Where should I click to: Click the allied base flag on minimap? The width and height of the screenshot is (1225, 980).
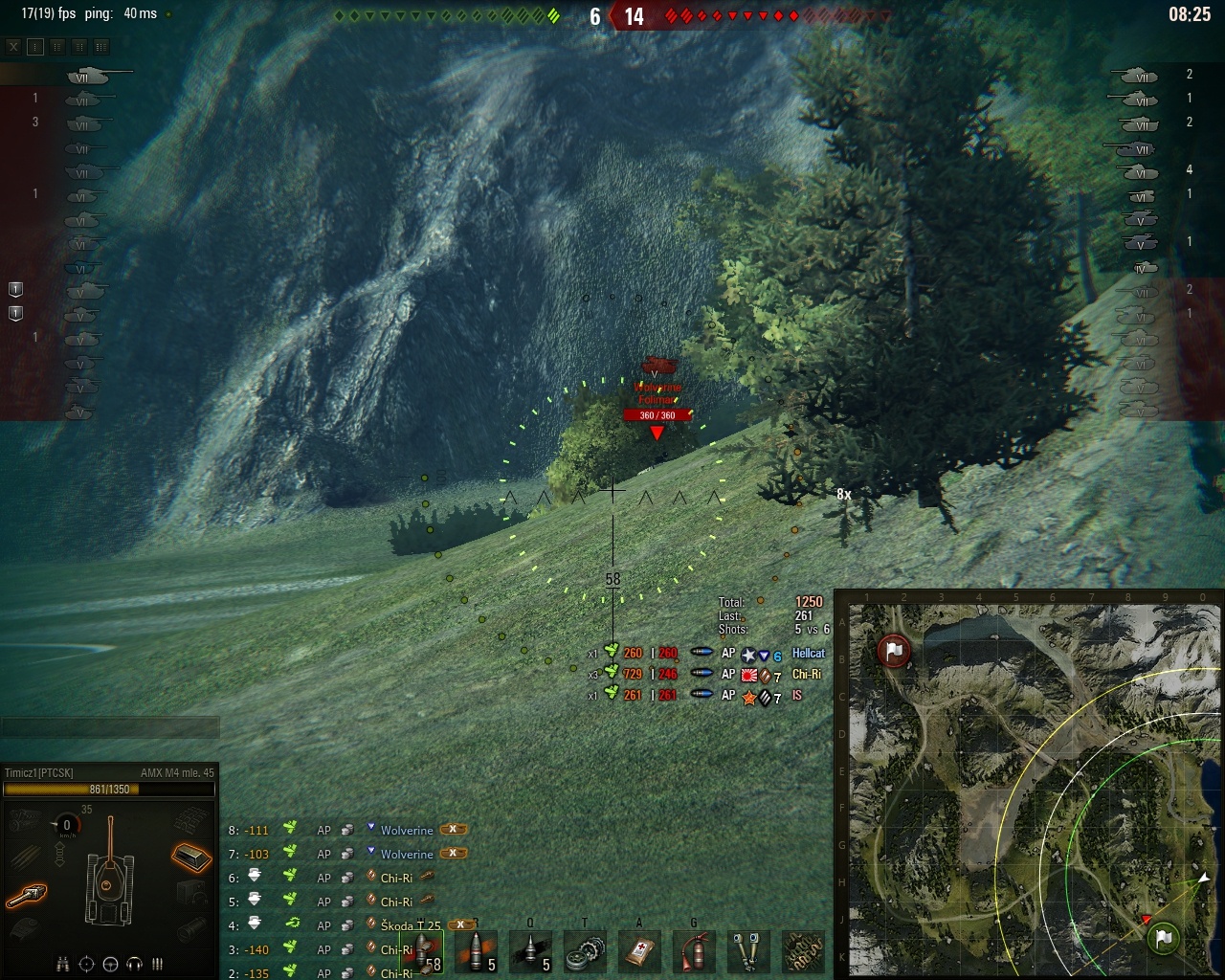pos(1163,938)
